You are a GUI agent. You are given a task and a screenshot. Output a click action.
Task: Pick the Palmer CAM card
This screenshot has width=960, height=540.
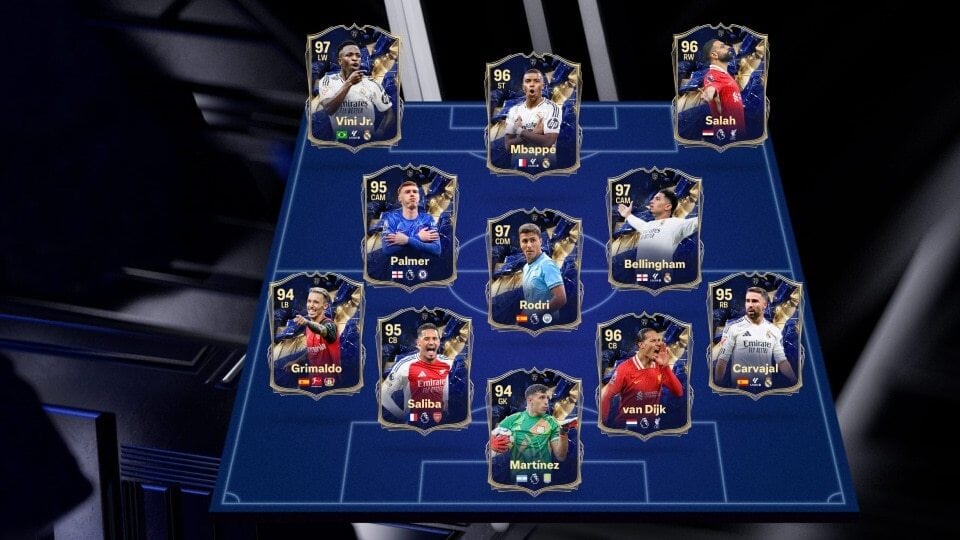point(409,228)
